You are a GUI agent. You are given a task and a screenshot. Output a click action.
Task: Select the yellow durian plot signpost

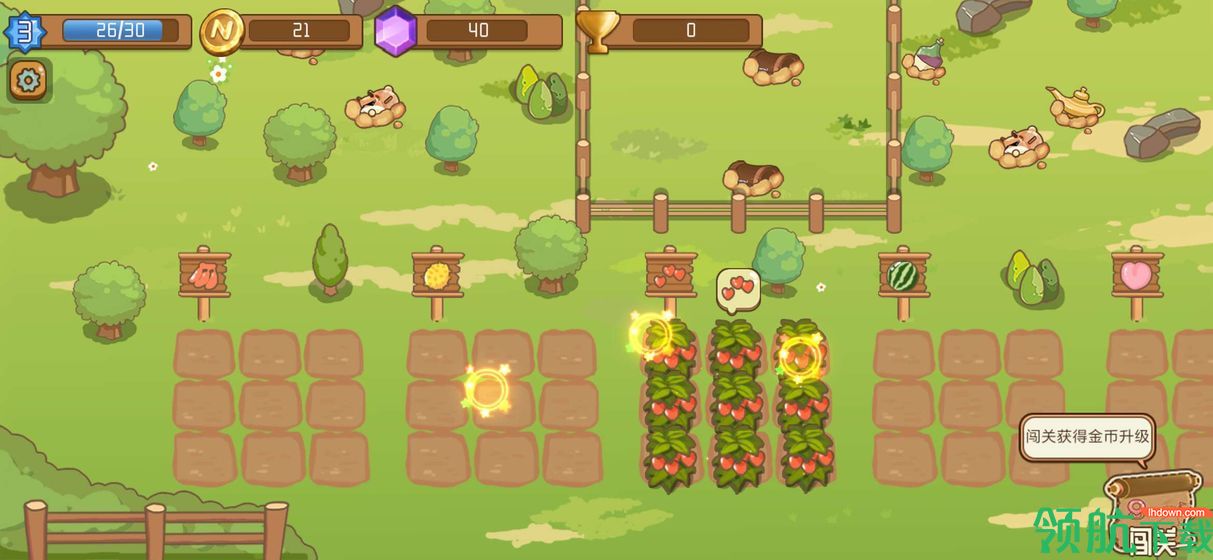click(437, 275)
